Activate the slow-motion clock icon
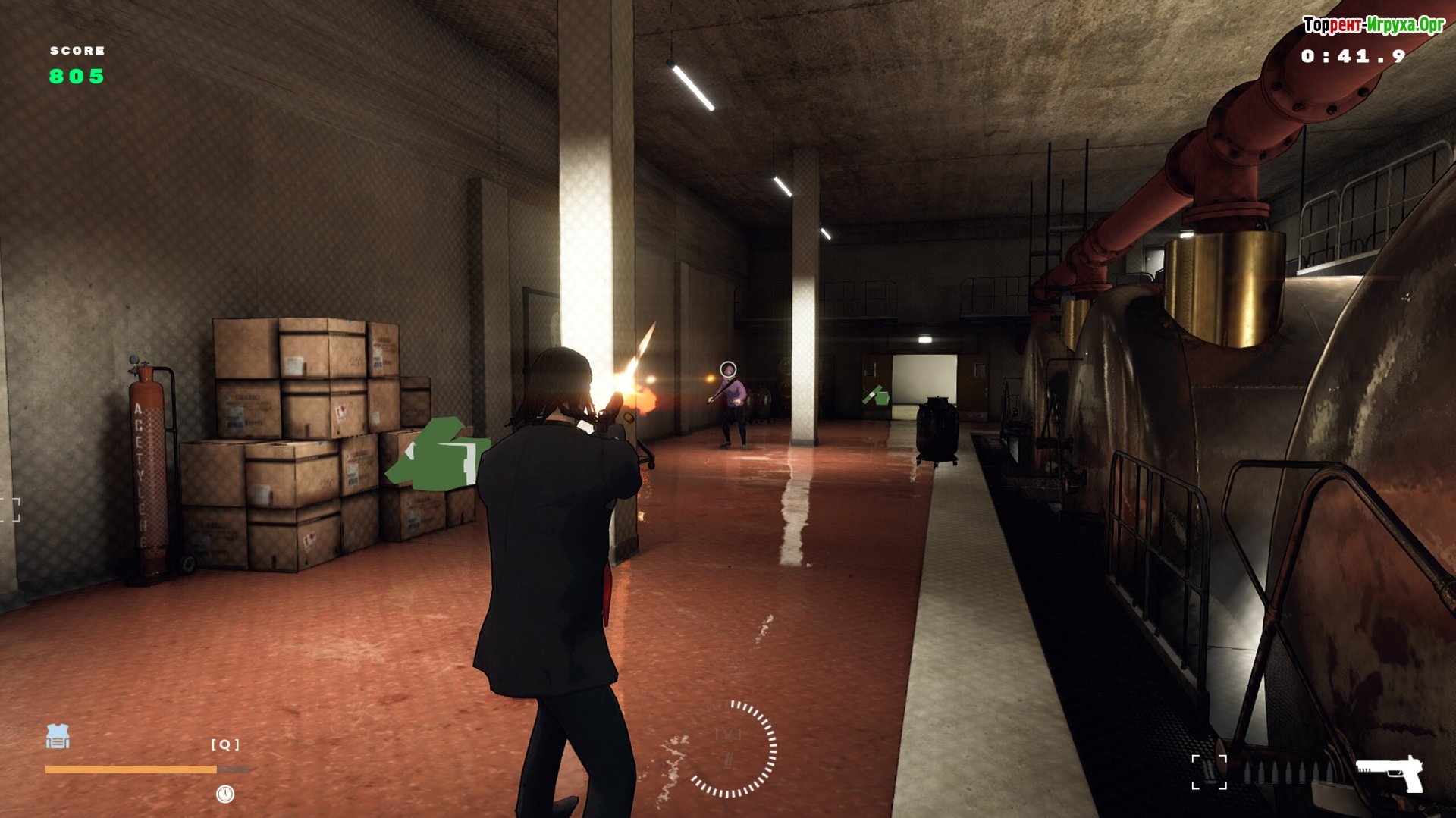This screenshot has height=818, width=1456. coord(225,794)
